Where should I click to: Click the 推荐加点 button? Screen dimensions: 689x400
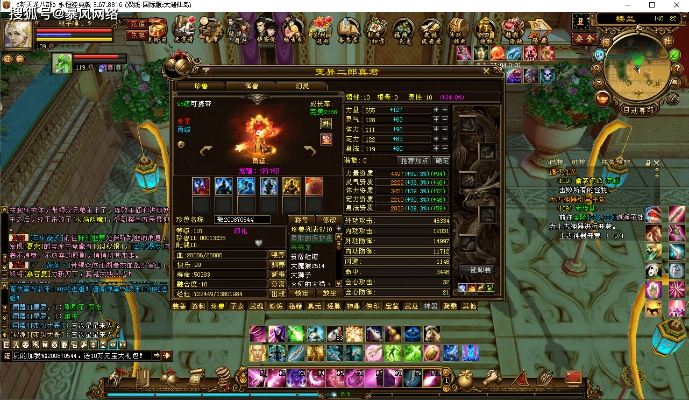coord(413,160)
